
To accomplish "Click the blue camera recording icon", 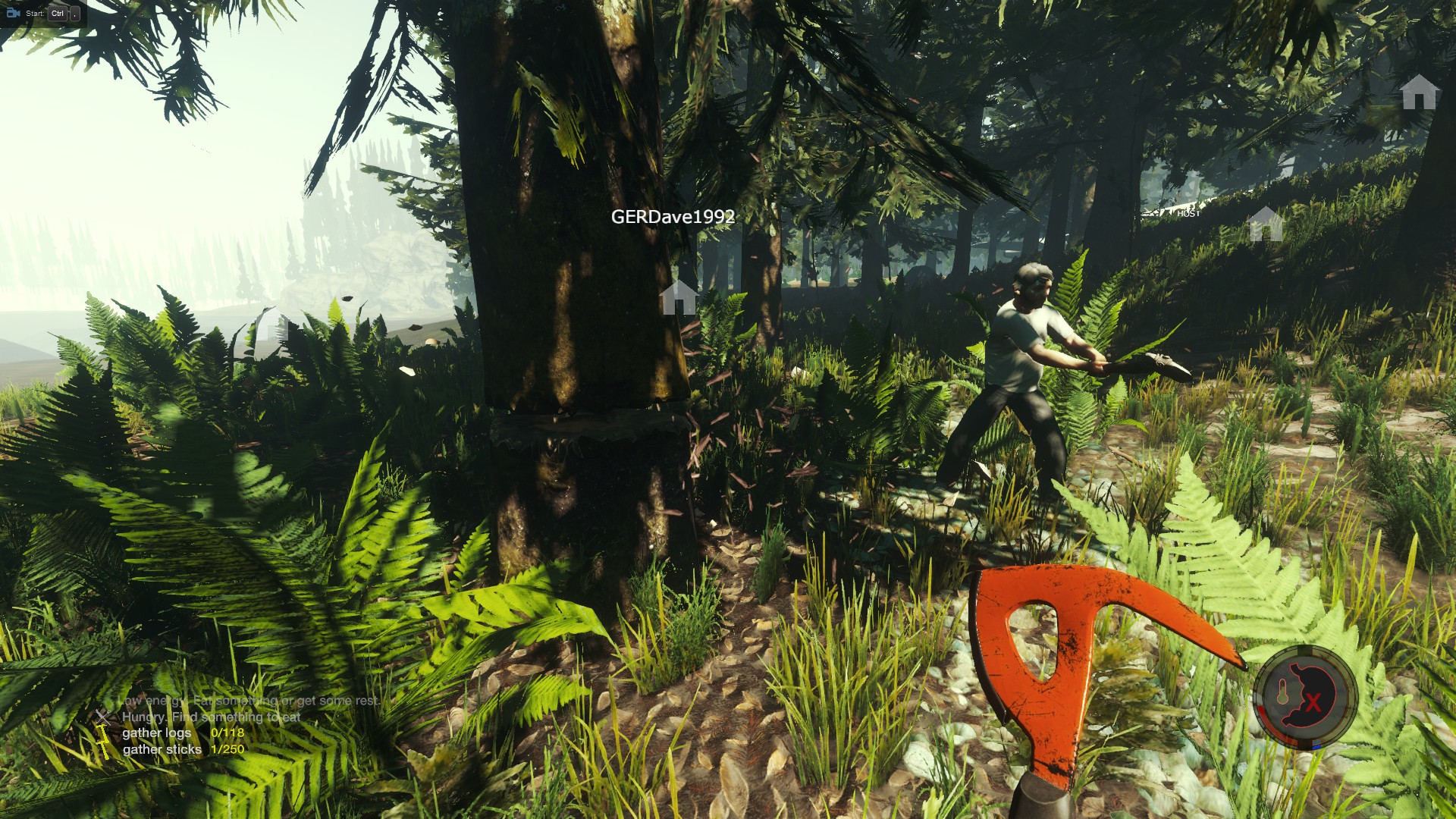I will 13,13.
